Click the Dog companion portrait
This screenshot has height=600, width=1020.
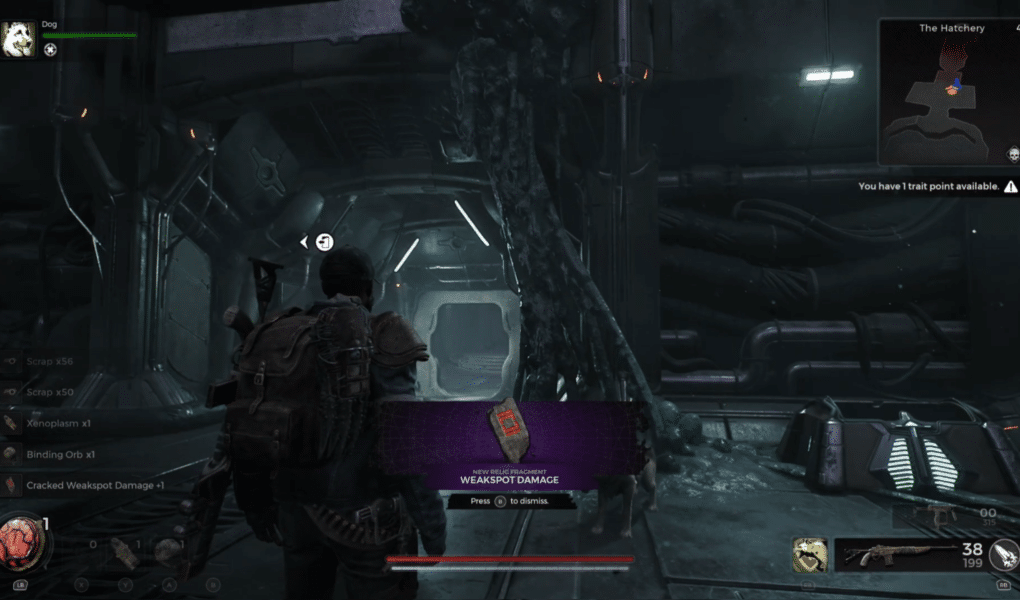(19, 41)
